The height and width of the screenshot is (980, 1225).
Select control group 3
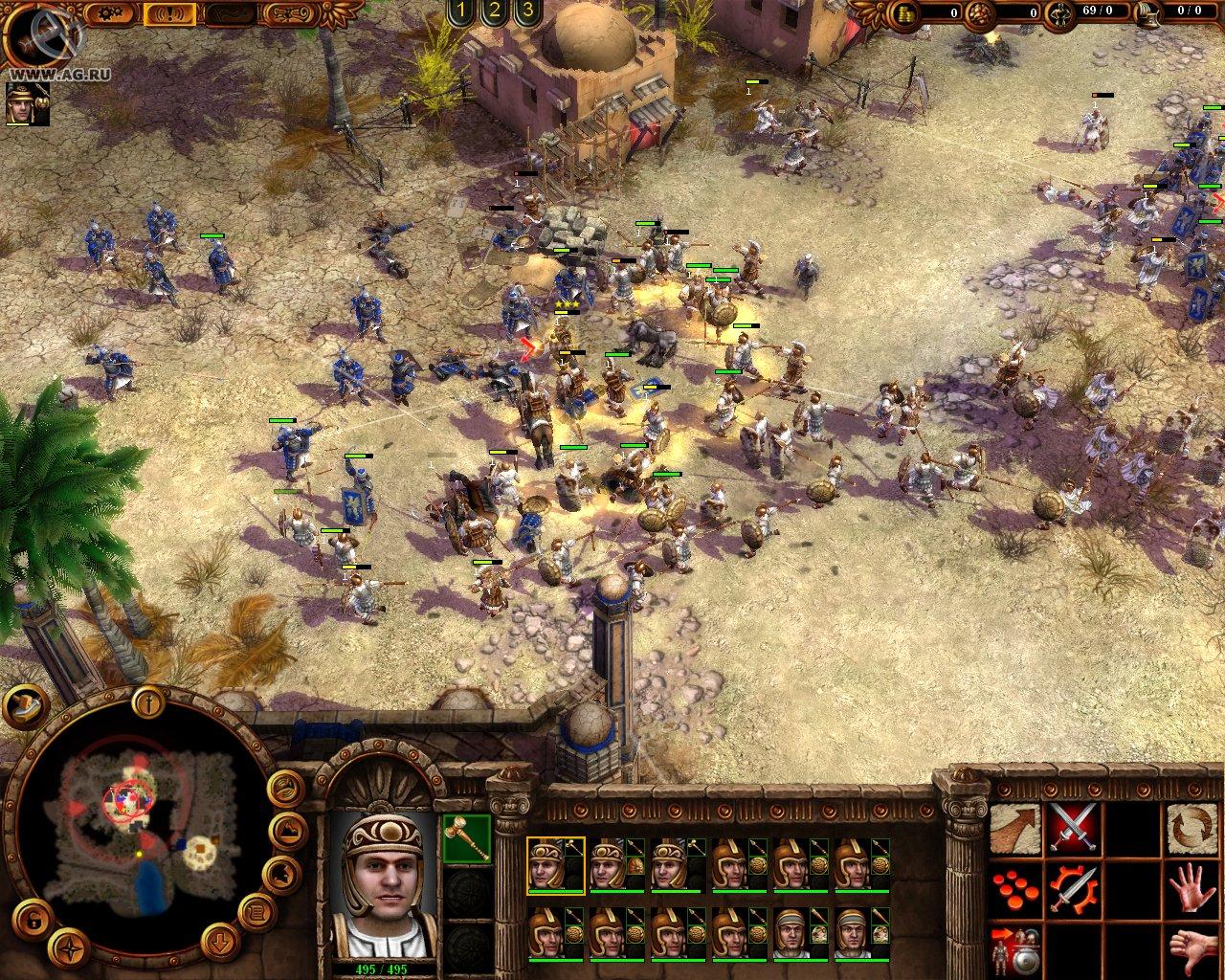click(x=526, y=11)
